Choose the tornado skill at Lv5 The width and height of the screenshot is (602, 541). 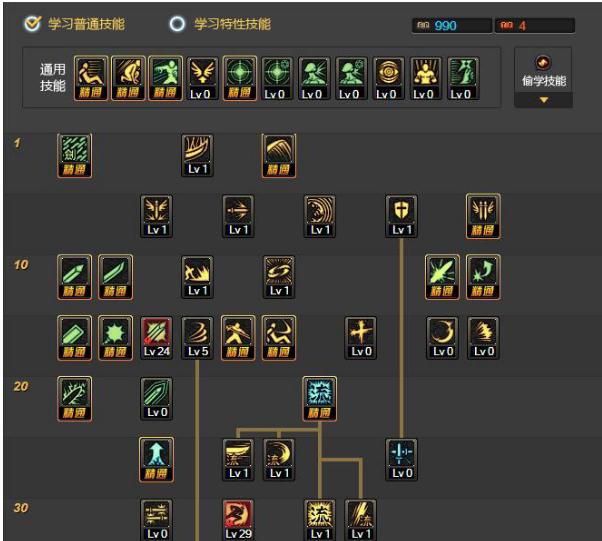coord(197,334)
